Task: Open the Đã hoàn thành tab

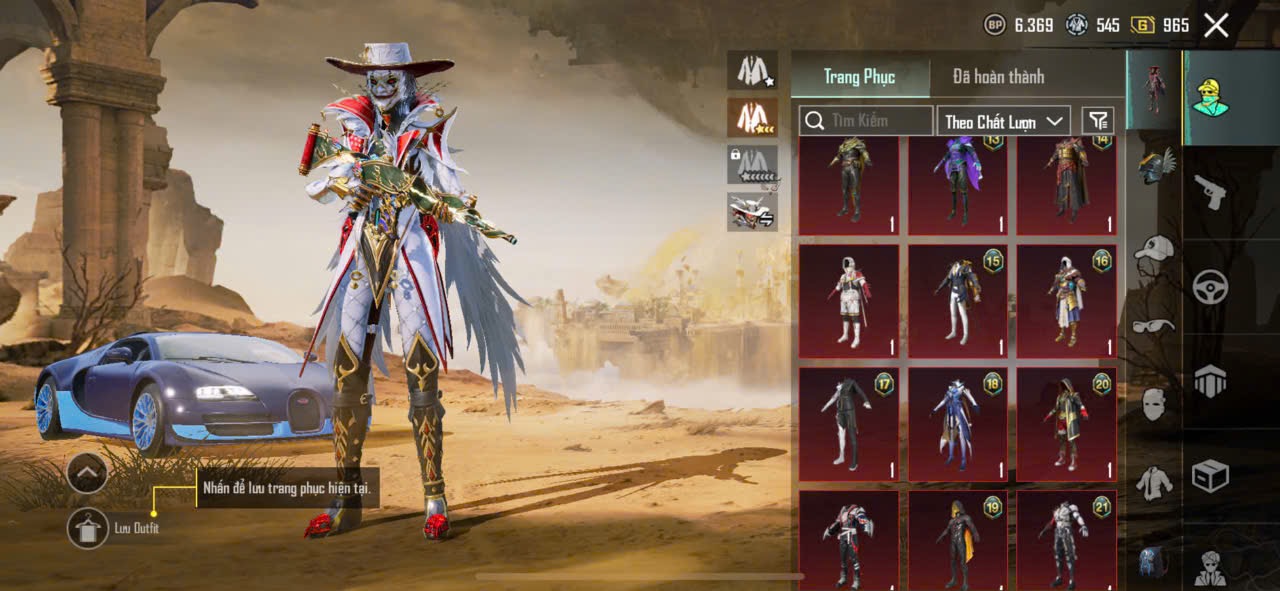Action: pyautogui.click(x=998, y=77)
